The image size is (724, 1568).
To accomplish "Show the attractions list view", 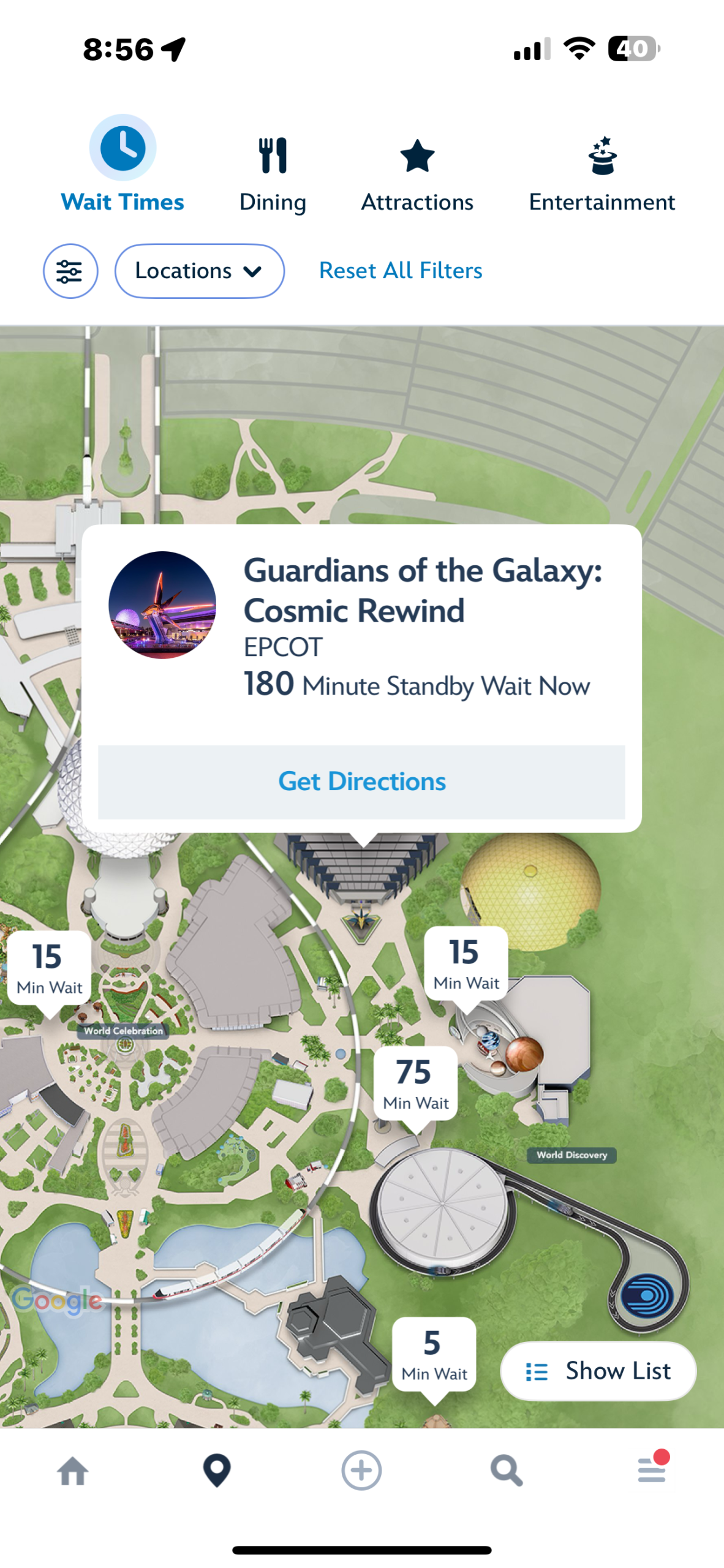I will point(598,1371).
